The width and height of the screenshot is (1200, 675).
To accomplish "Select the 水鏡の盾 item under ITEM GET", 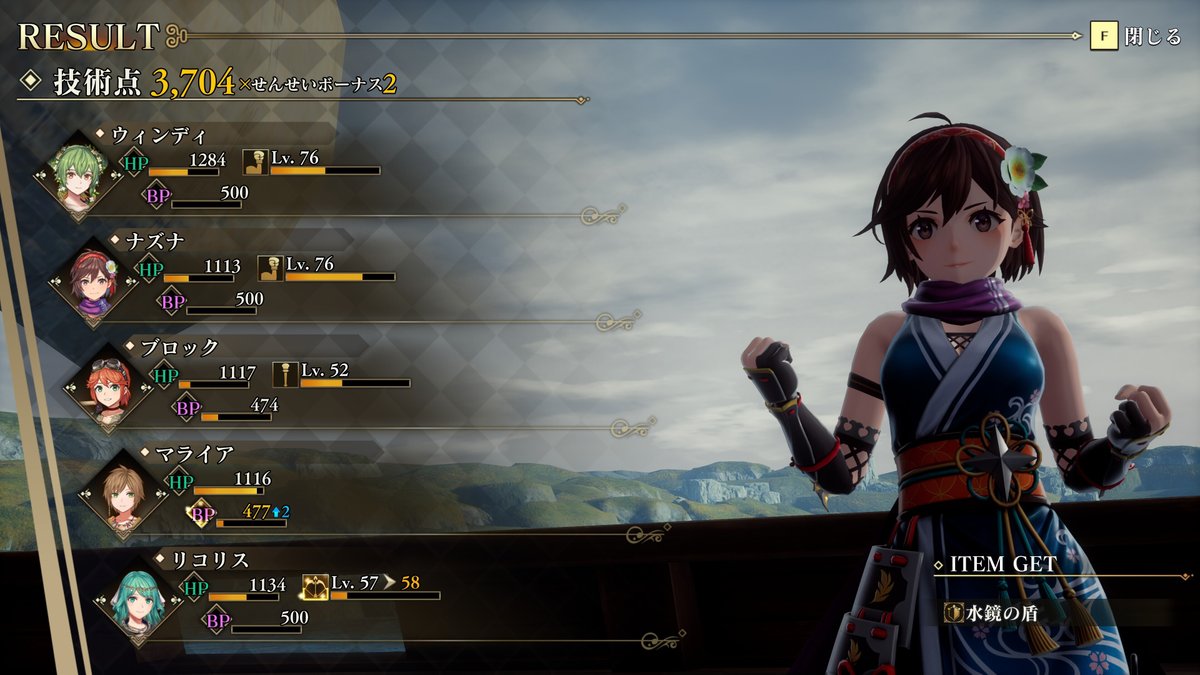I will pyautogui.click(x=984, y=611).
